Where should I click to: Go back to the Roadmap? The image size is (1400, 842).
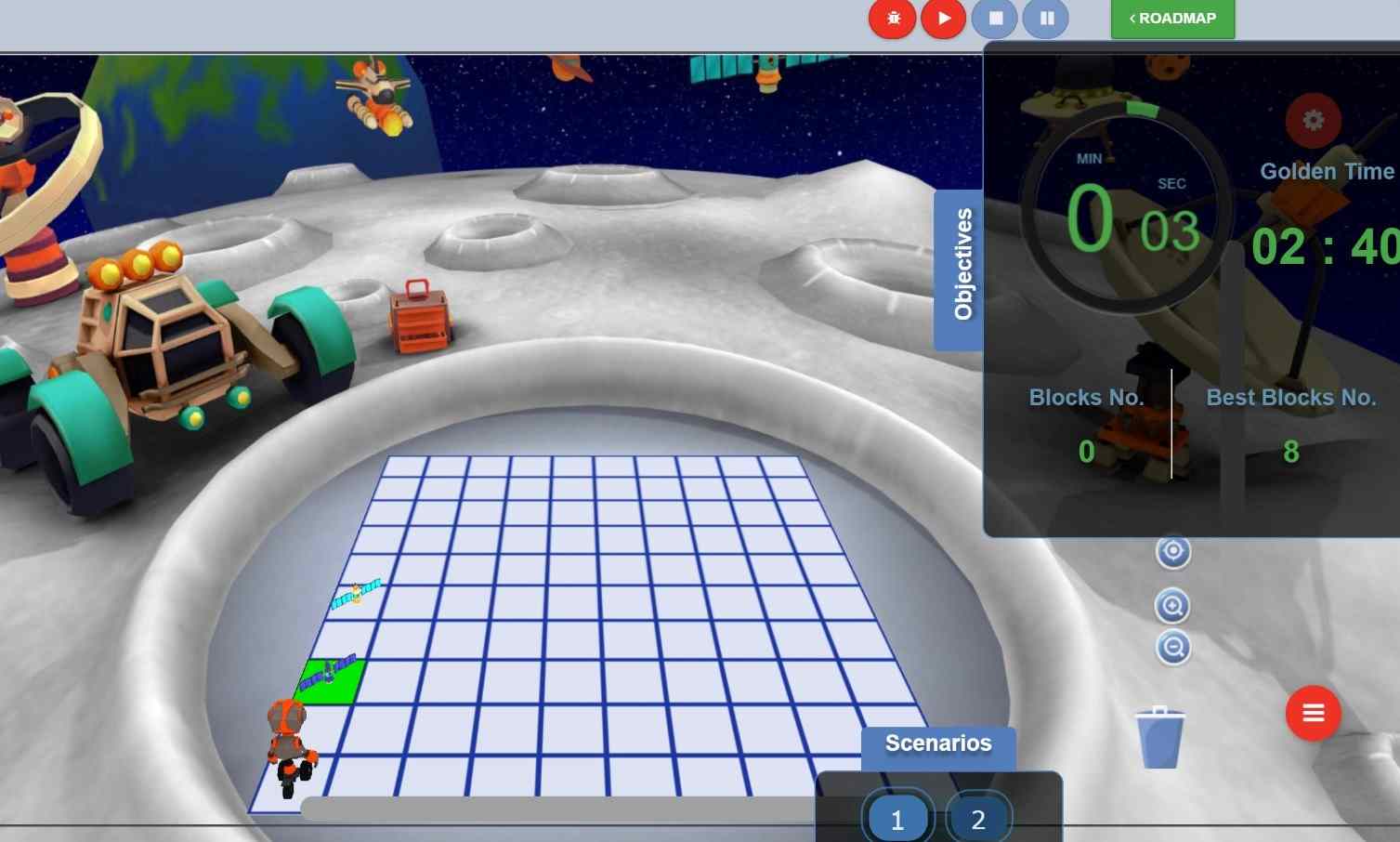click(x=1172, y=19)
